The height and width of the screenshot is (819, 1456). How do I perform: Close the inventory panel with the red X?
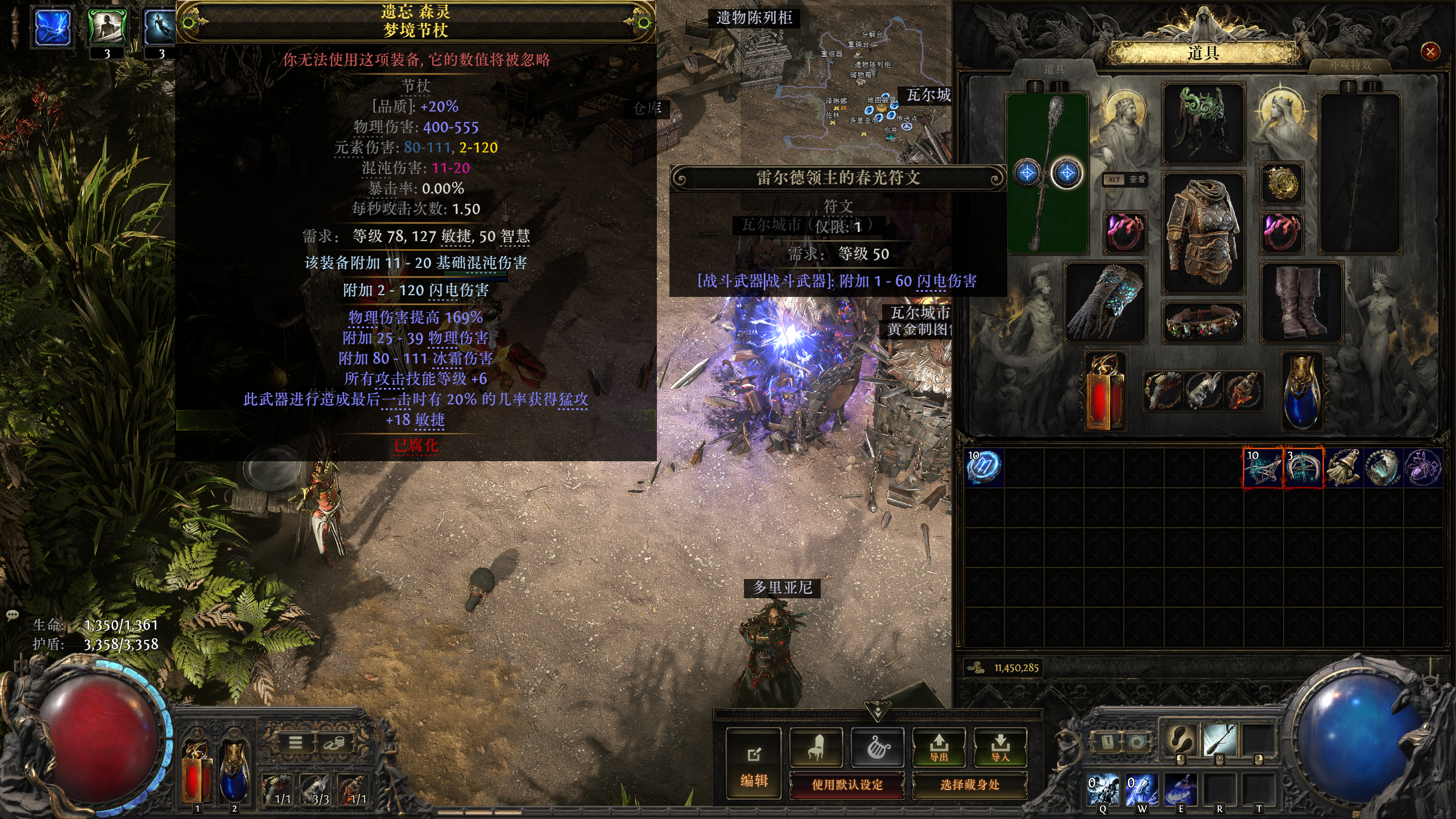(1430, 52)
